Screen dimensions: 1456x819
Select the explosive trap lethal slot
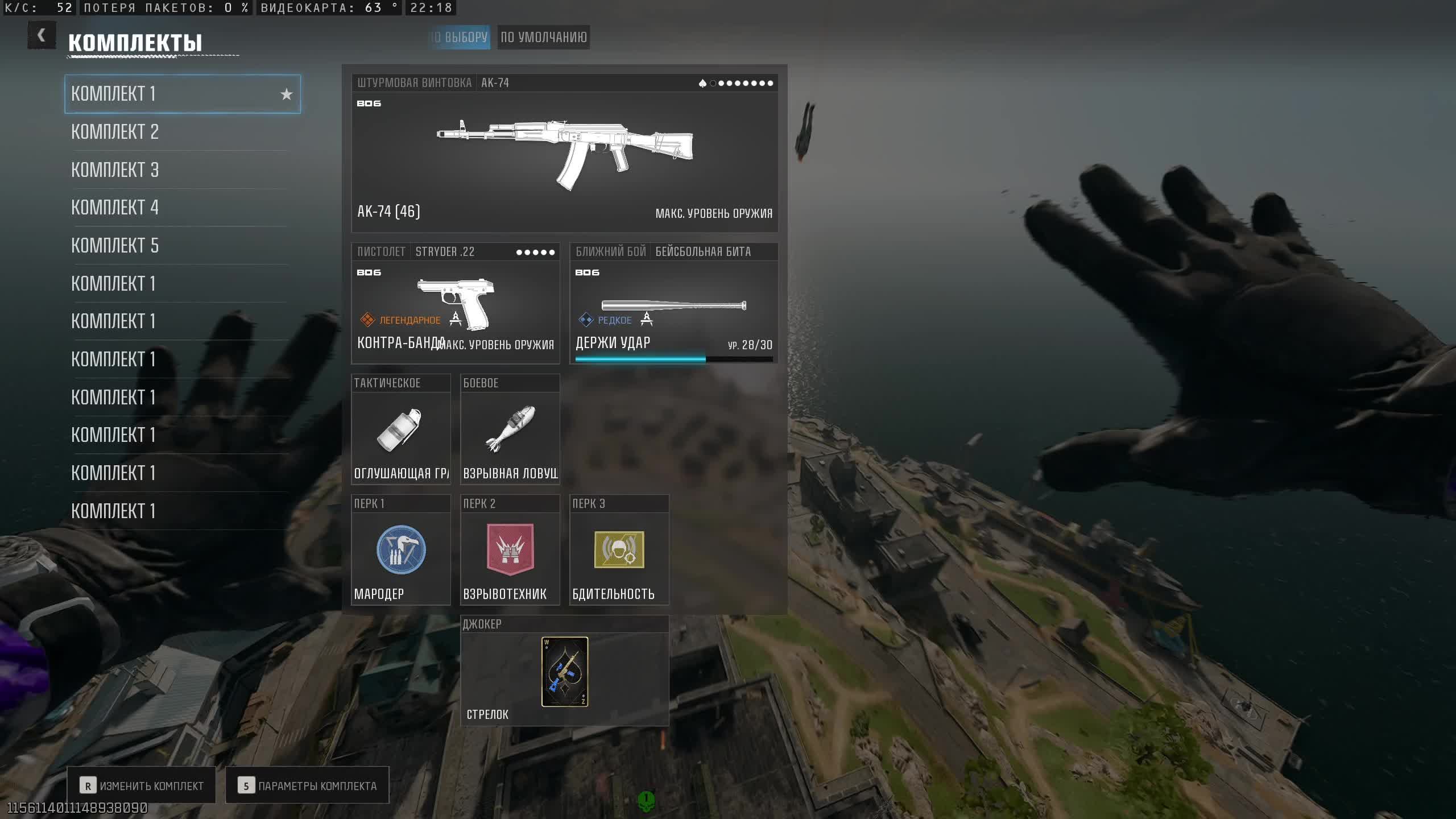510,430
